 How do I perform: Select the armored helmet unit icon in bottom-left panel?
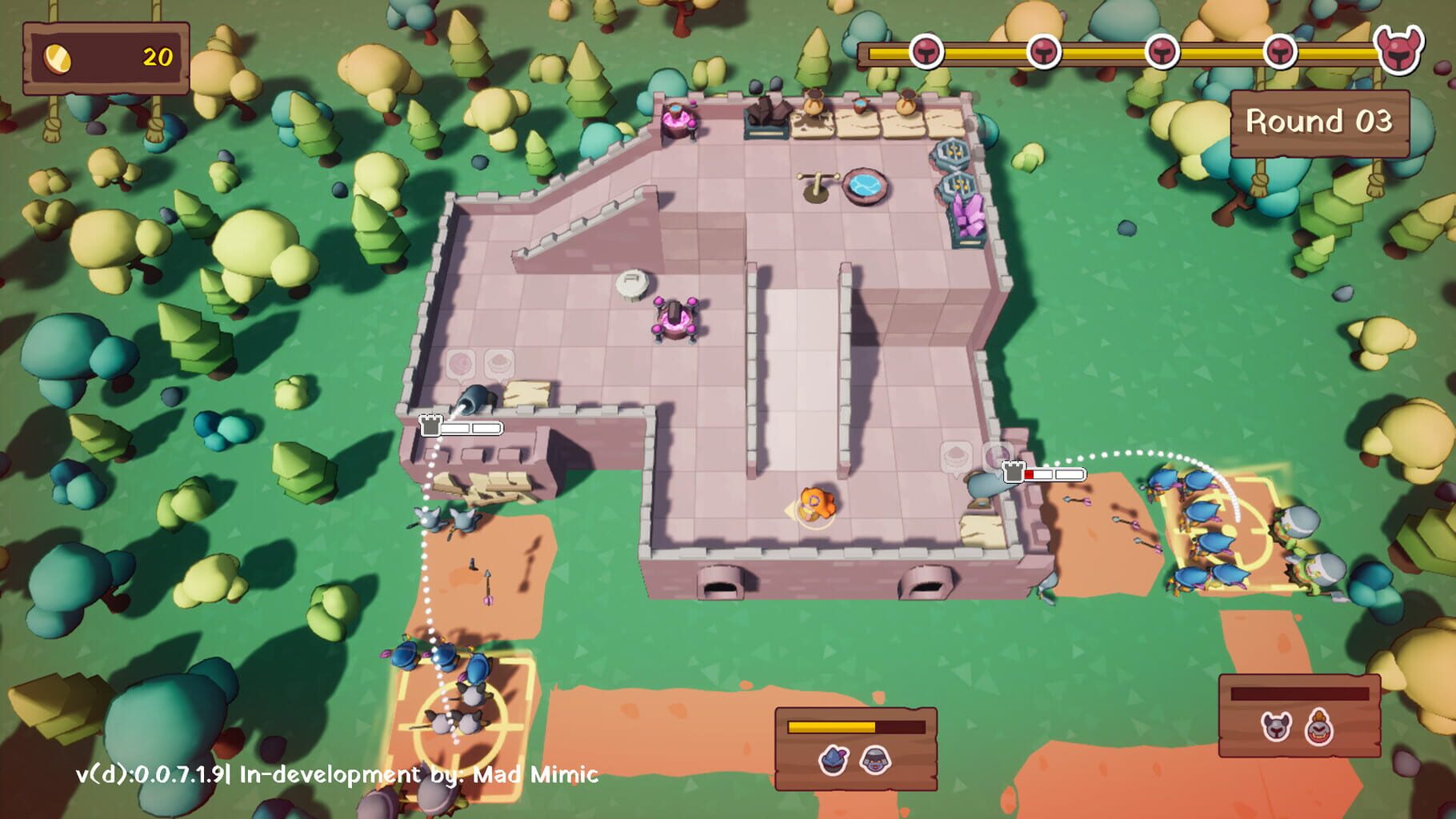coord(876,759)
